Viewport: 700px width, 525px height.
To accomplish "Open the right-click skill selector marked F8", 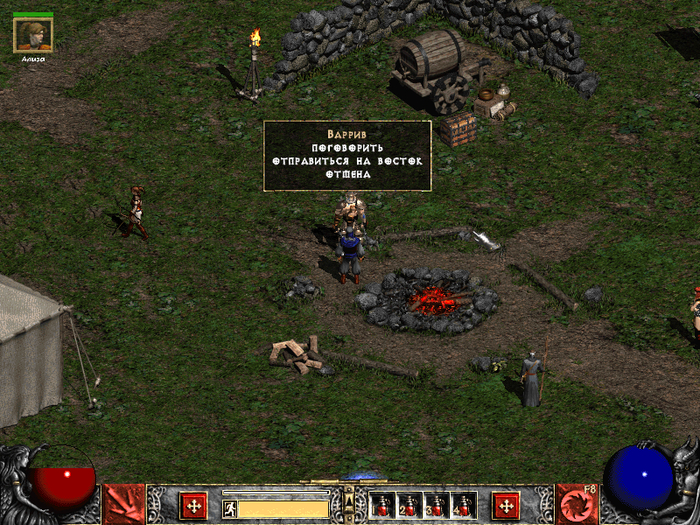I will point(576,504).
